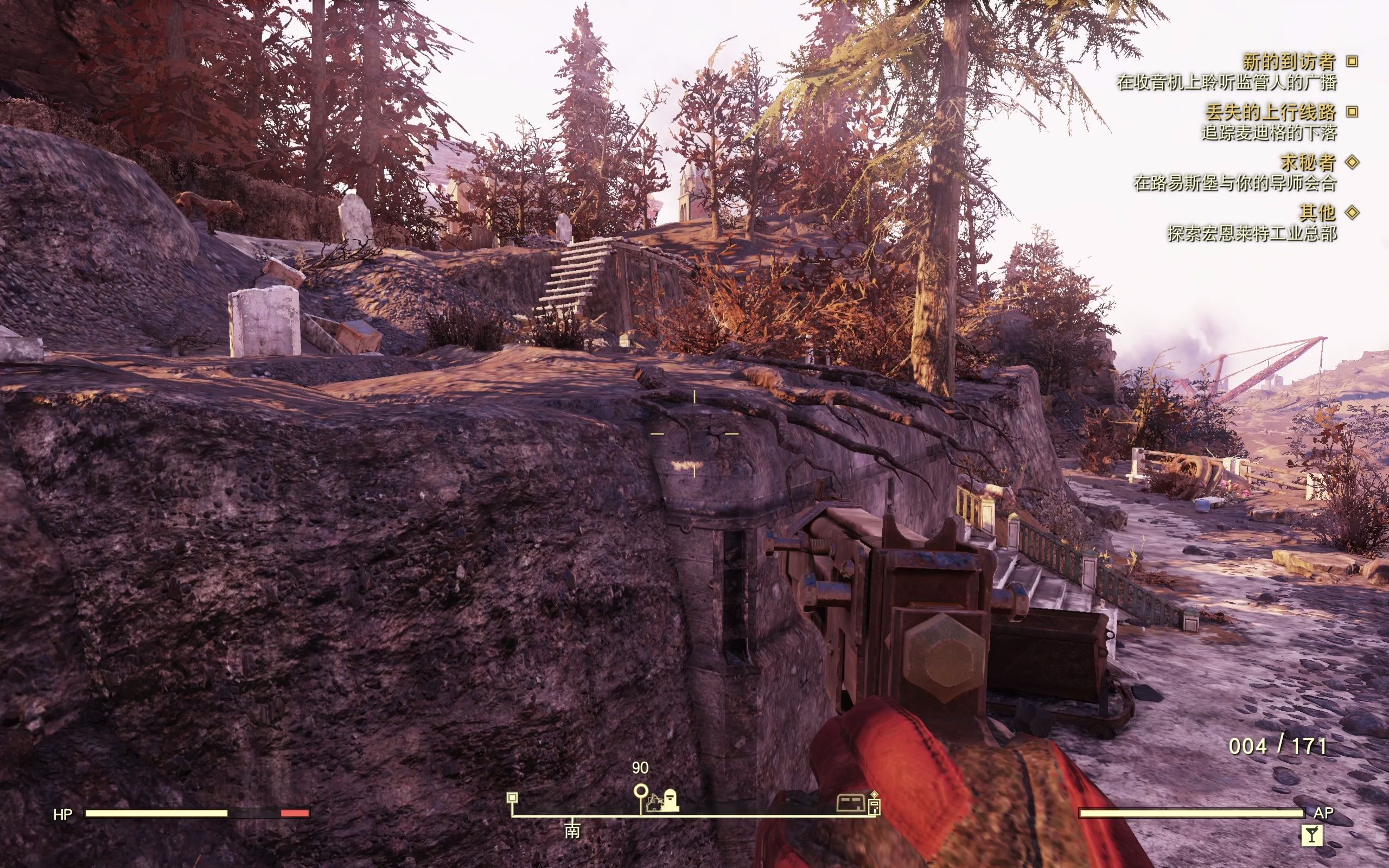Screen dimensions: 1389x868
Task: Open the 求秘者 quest in the tracker
Action: (x=1308, y=162)
